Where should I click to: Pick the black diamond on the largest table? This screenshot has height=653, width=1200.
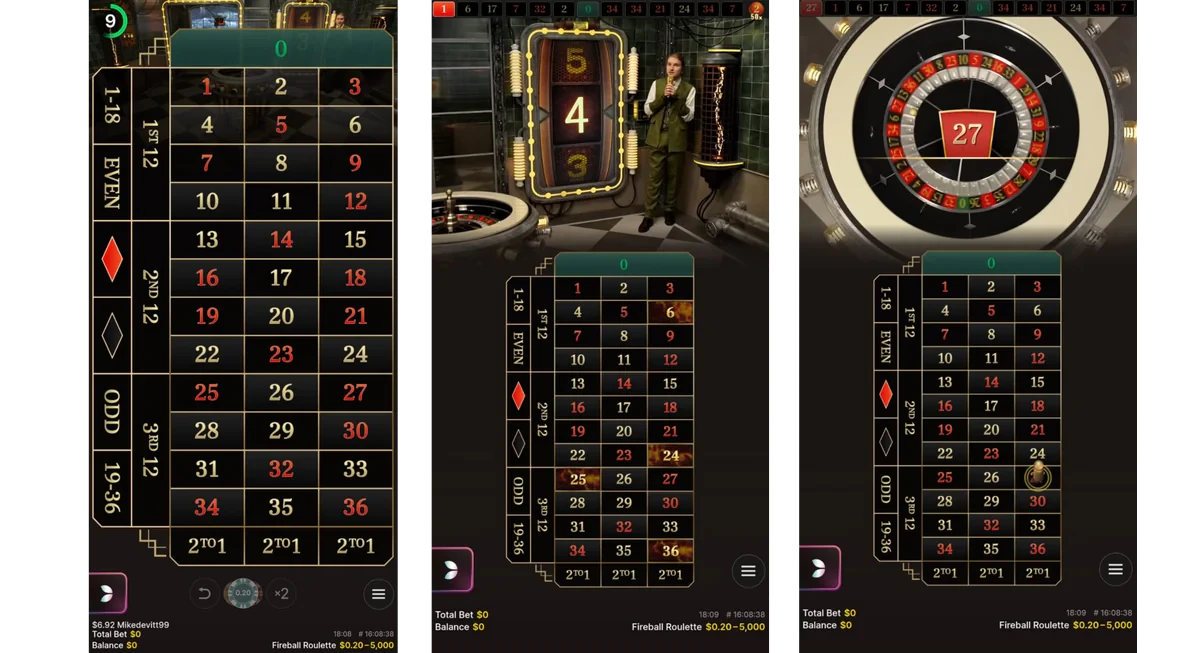tap(112, 335)
